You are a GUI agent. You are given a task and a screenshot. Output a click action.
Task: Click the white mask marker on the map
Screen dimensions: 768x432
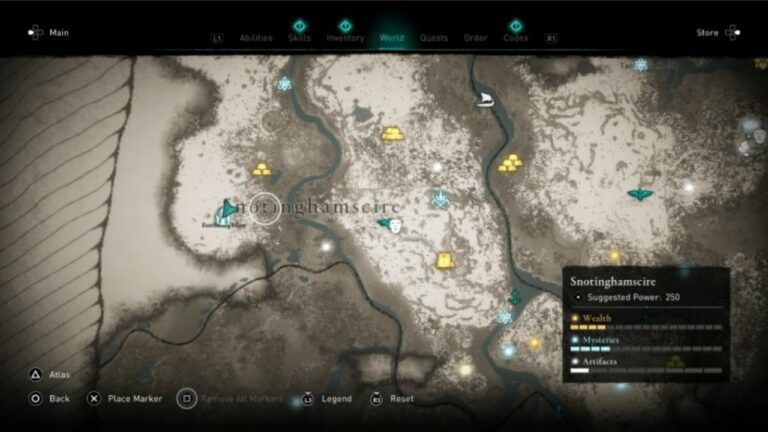[396, 226]
